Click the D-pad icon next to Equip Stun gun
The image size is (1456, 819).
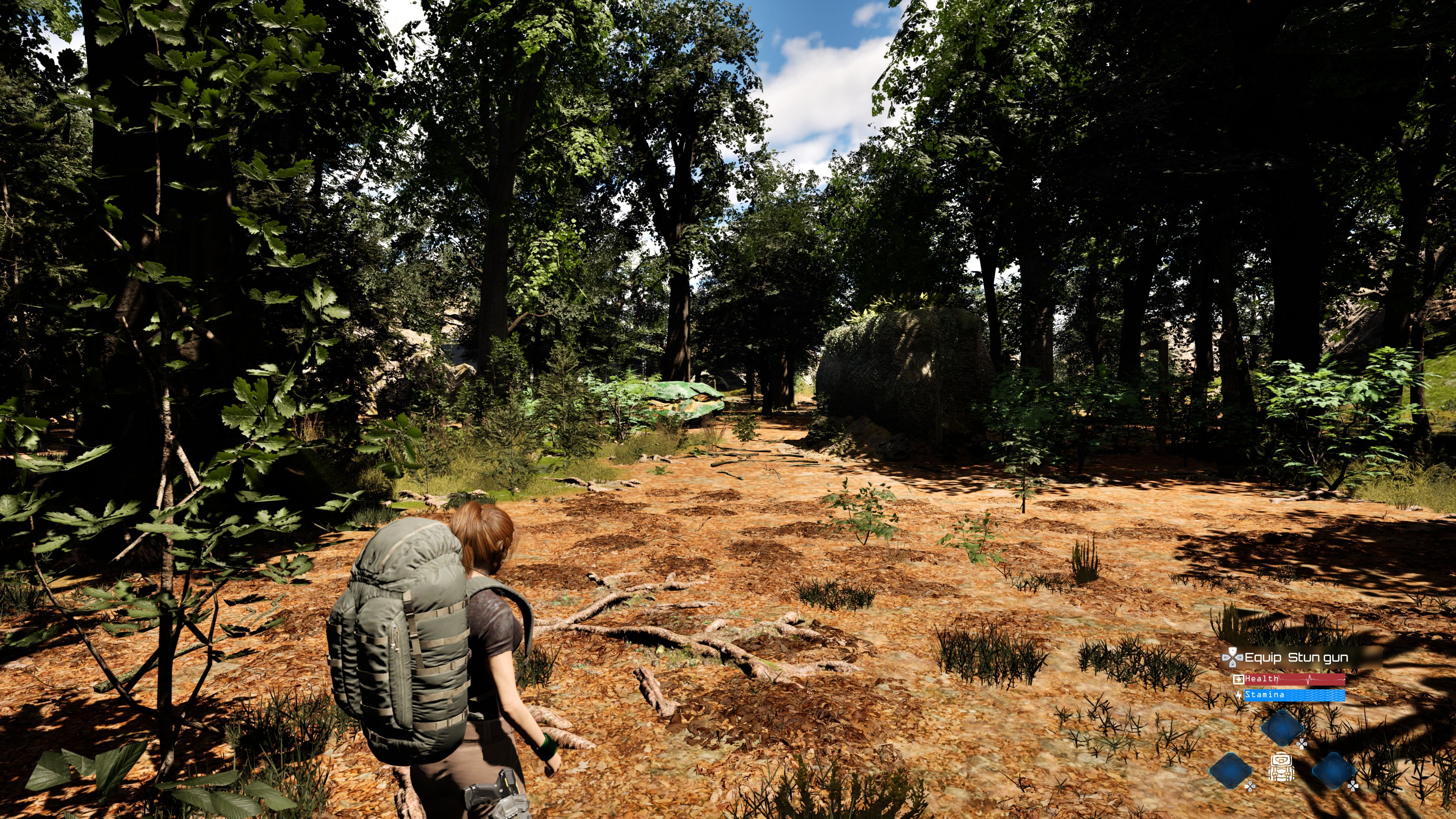1233,657
